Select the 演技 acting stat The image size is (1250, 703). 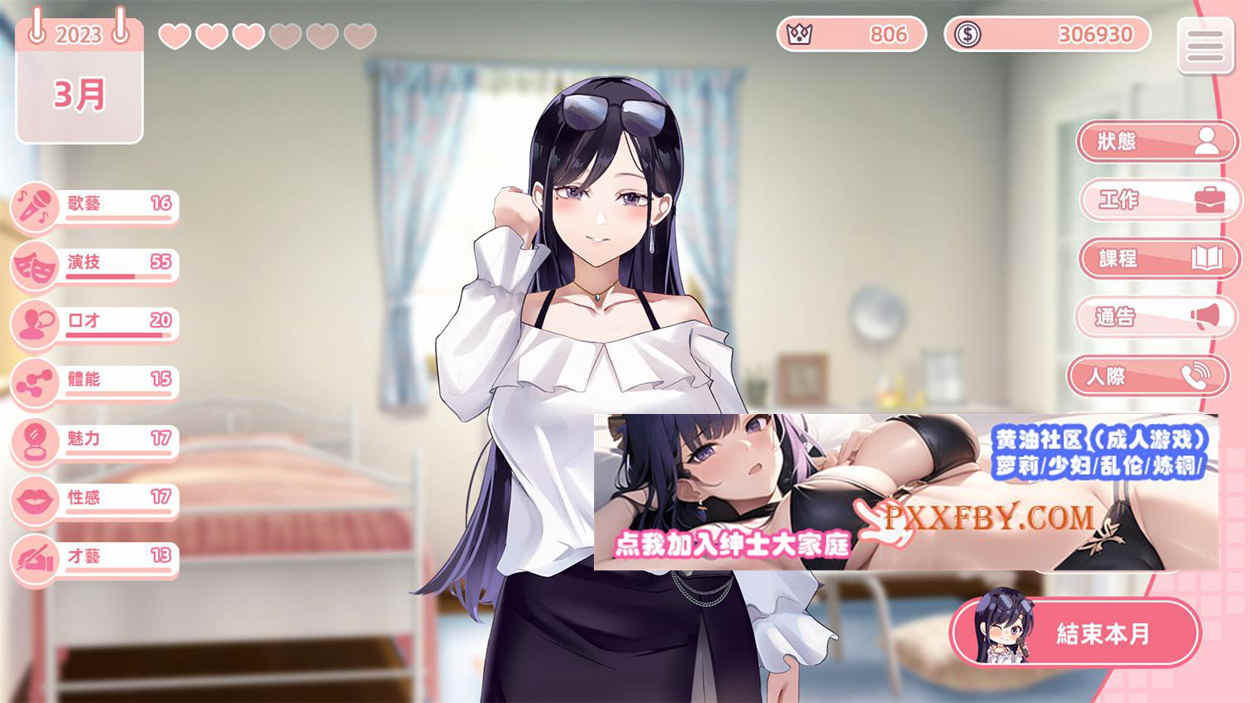tap(96, 265)
